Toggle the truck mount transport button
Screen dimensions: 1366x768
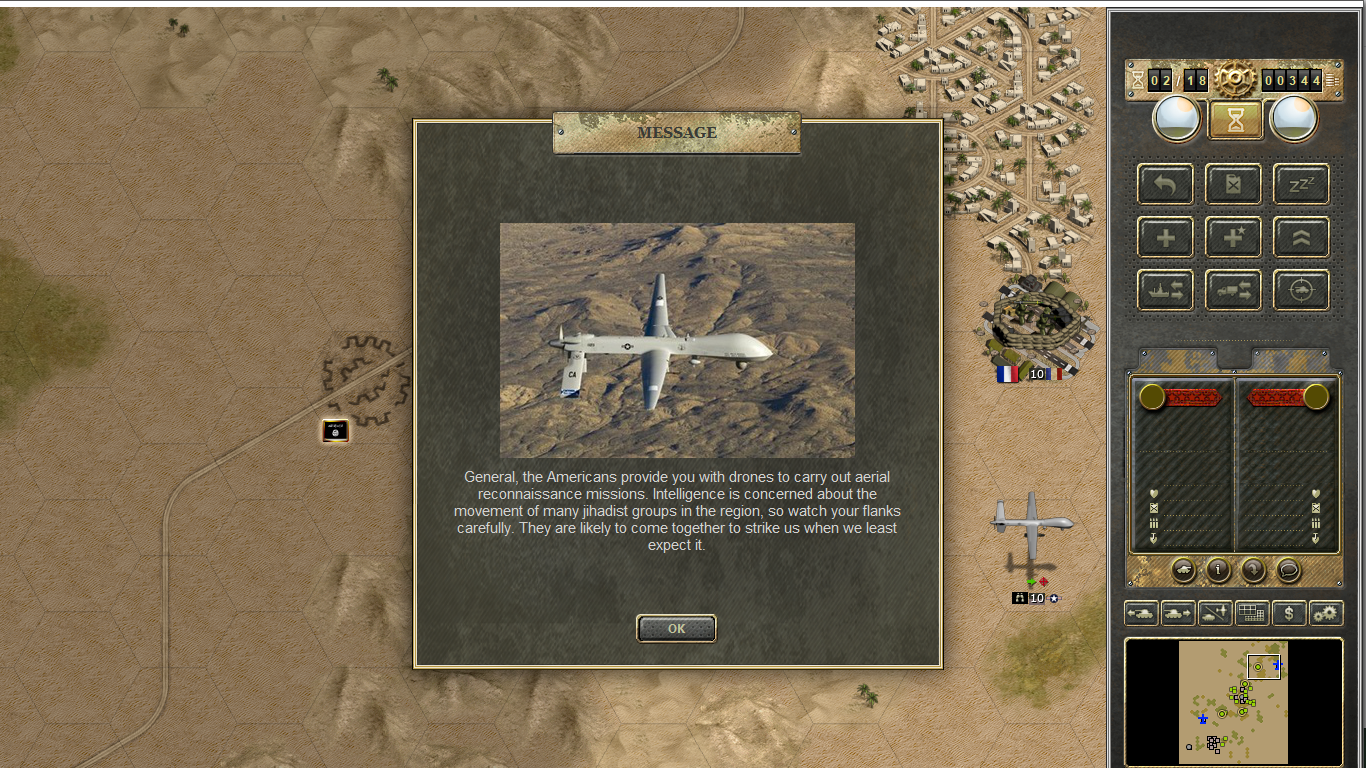1233,290
